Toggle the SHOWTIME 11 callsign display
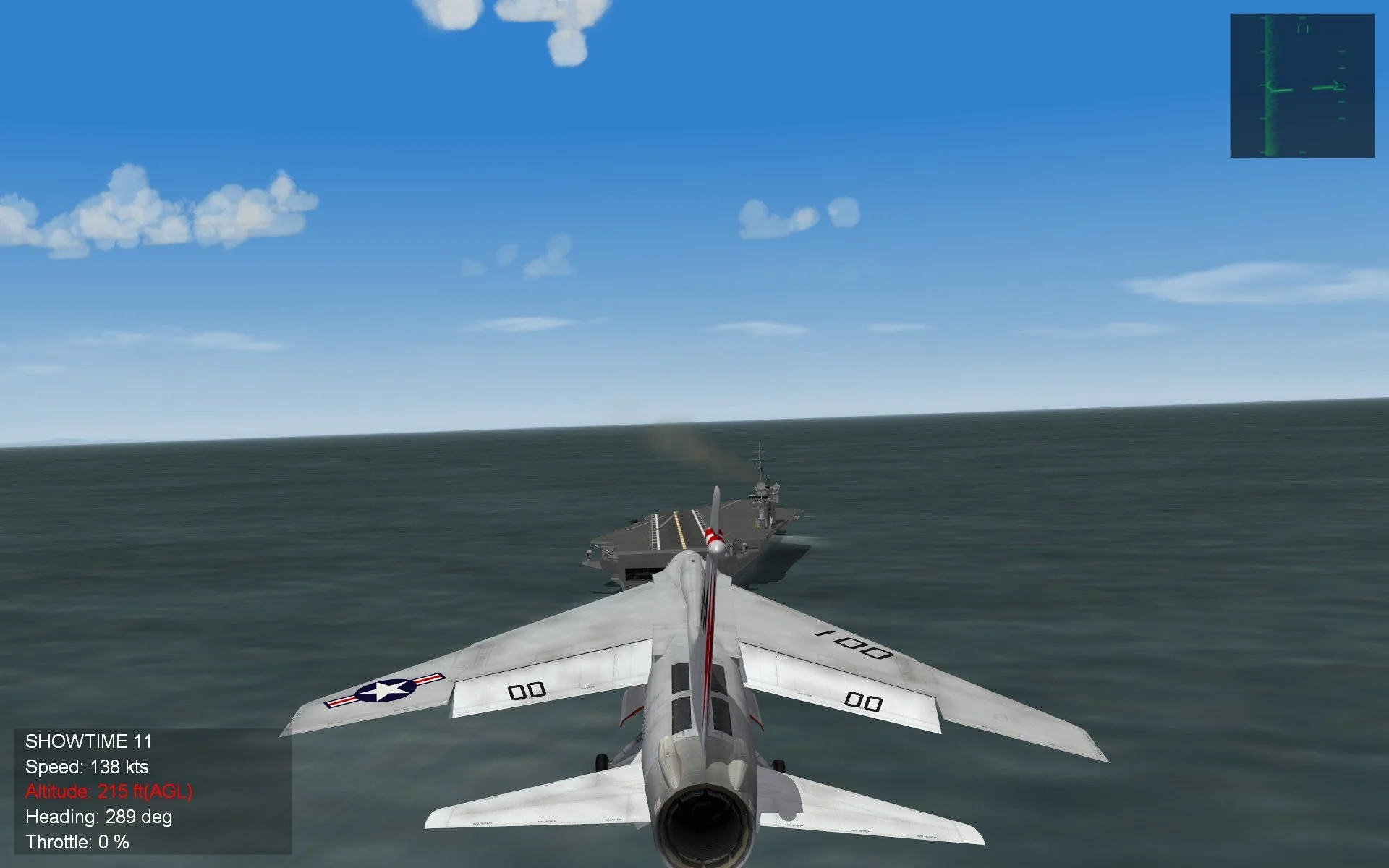The height and width of the screenshot is (868, 1389). [x=88, y=741]
